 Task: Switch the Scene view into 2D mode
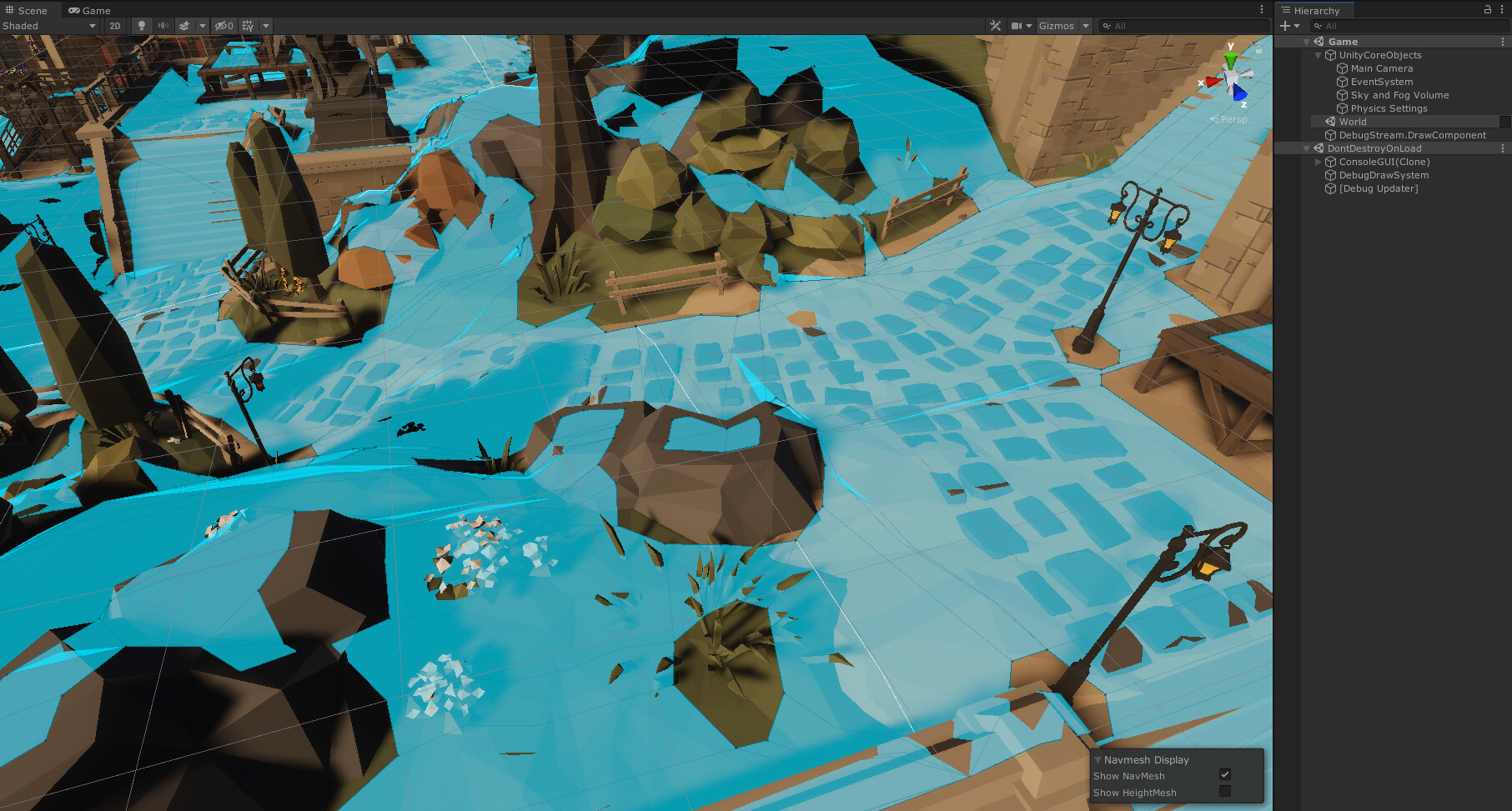114,26
